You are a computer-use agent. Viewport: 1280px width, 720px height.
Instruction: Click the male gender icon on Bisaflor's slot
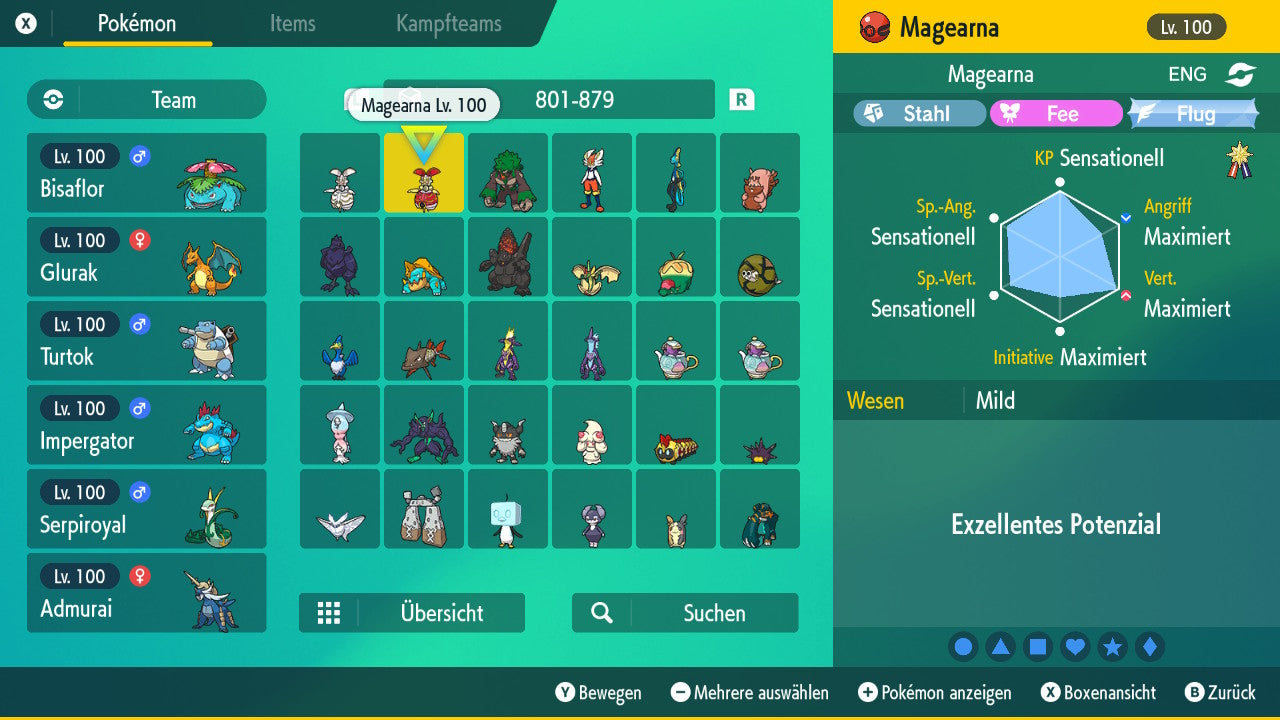[x=139, y=157]
